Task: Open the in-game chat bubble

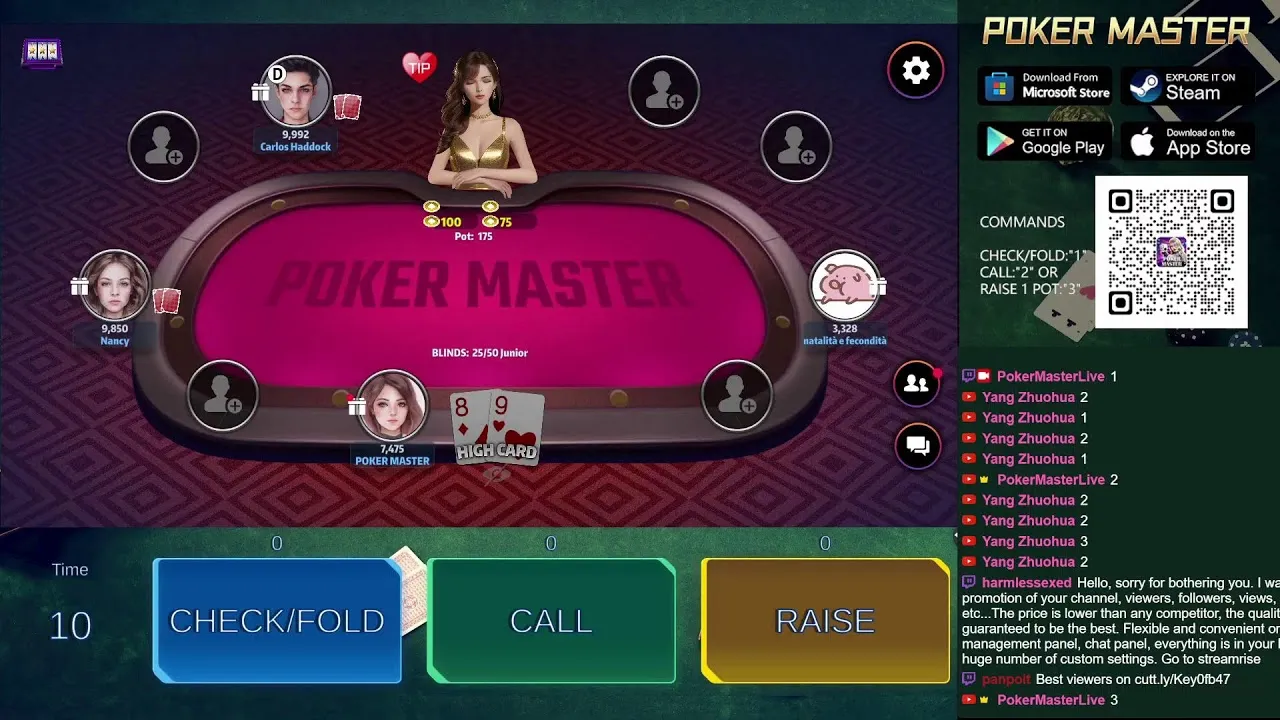Action: click(x=916, y=447)
